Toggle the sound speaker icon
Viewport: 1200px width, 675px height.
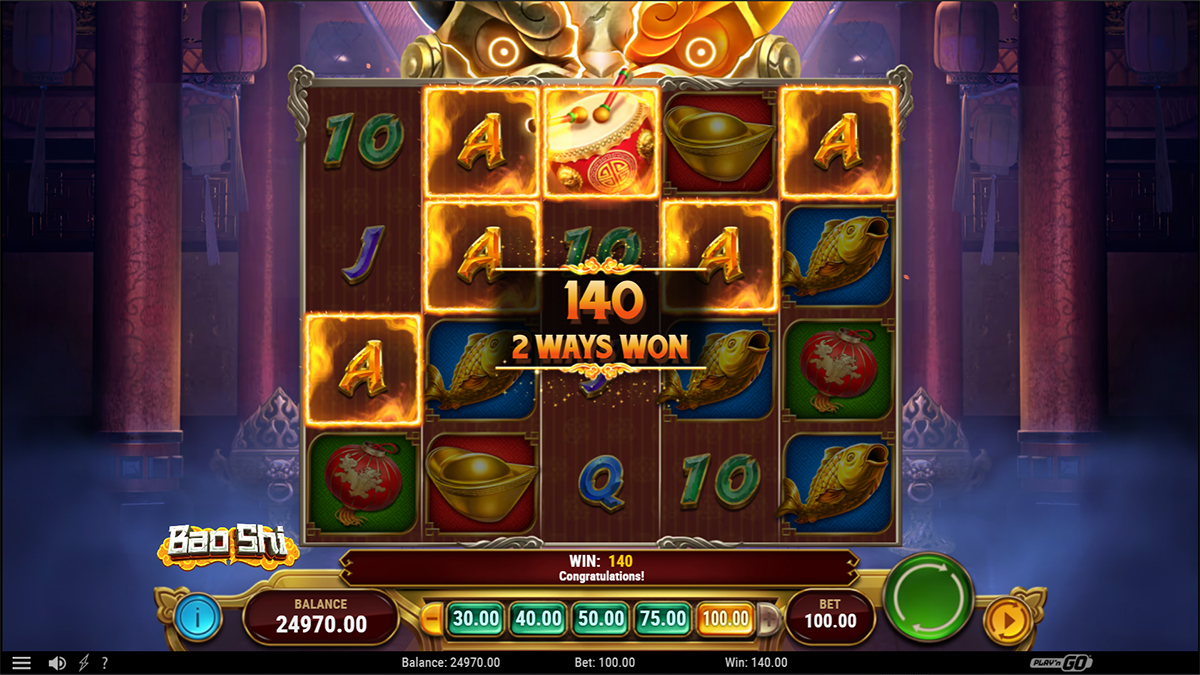[57, 663]
